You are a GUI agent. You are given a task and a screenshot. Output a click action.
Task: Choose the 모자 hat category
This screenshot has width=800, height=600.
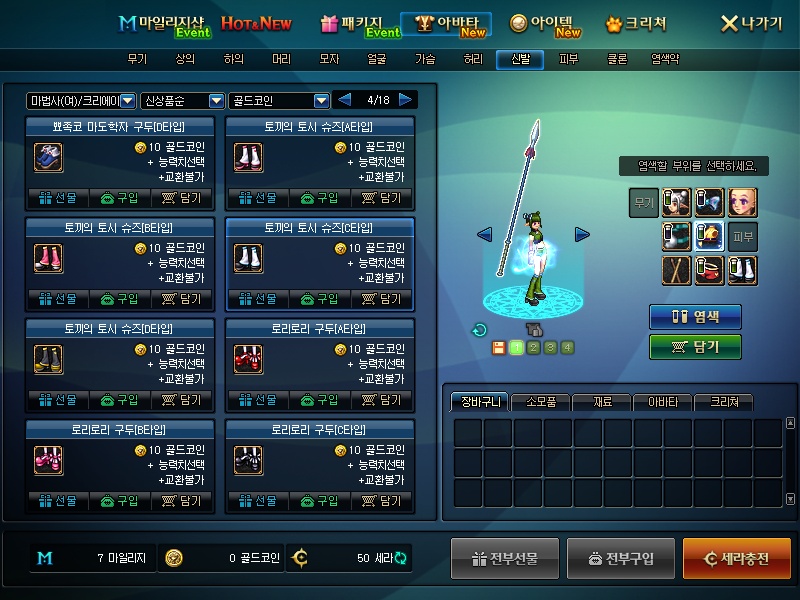(329, 59)
